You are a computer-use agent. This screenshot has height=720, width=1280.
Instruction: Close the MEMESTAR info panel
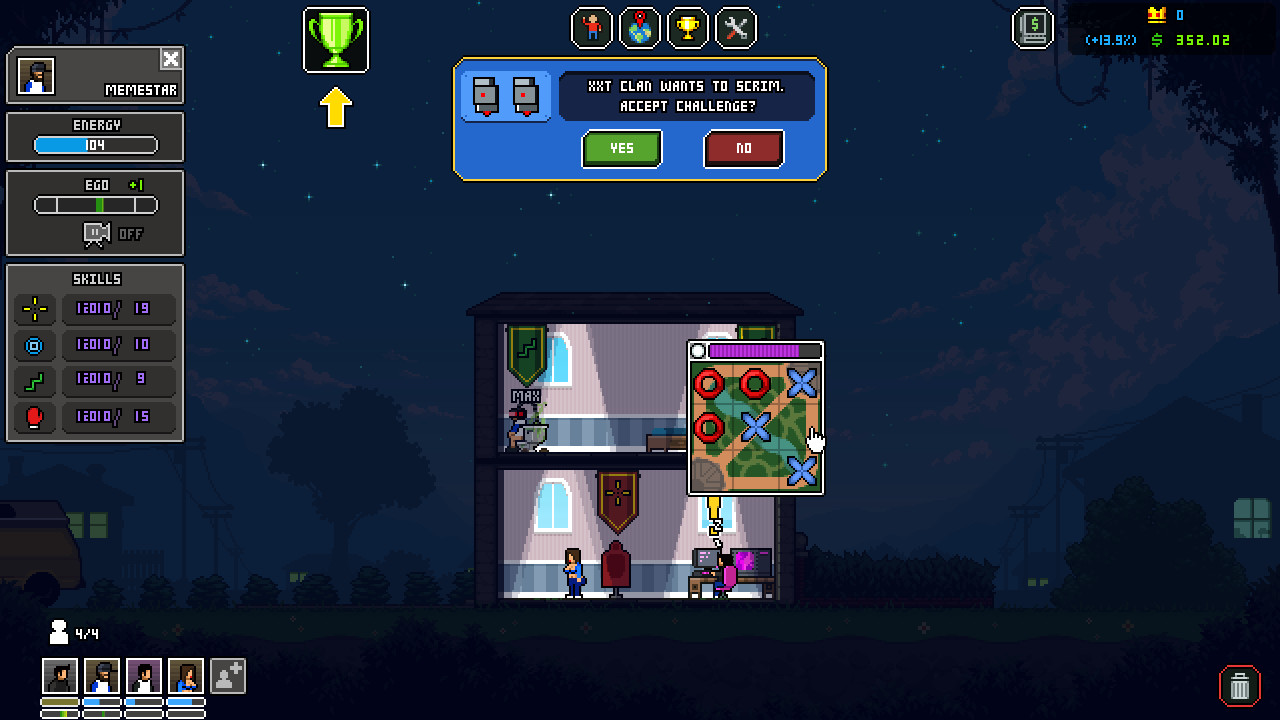170,57
